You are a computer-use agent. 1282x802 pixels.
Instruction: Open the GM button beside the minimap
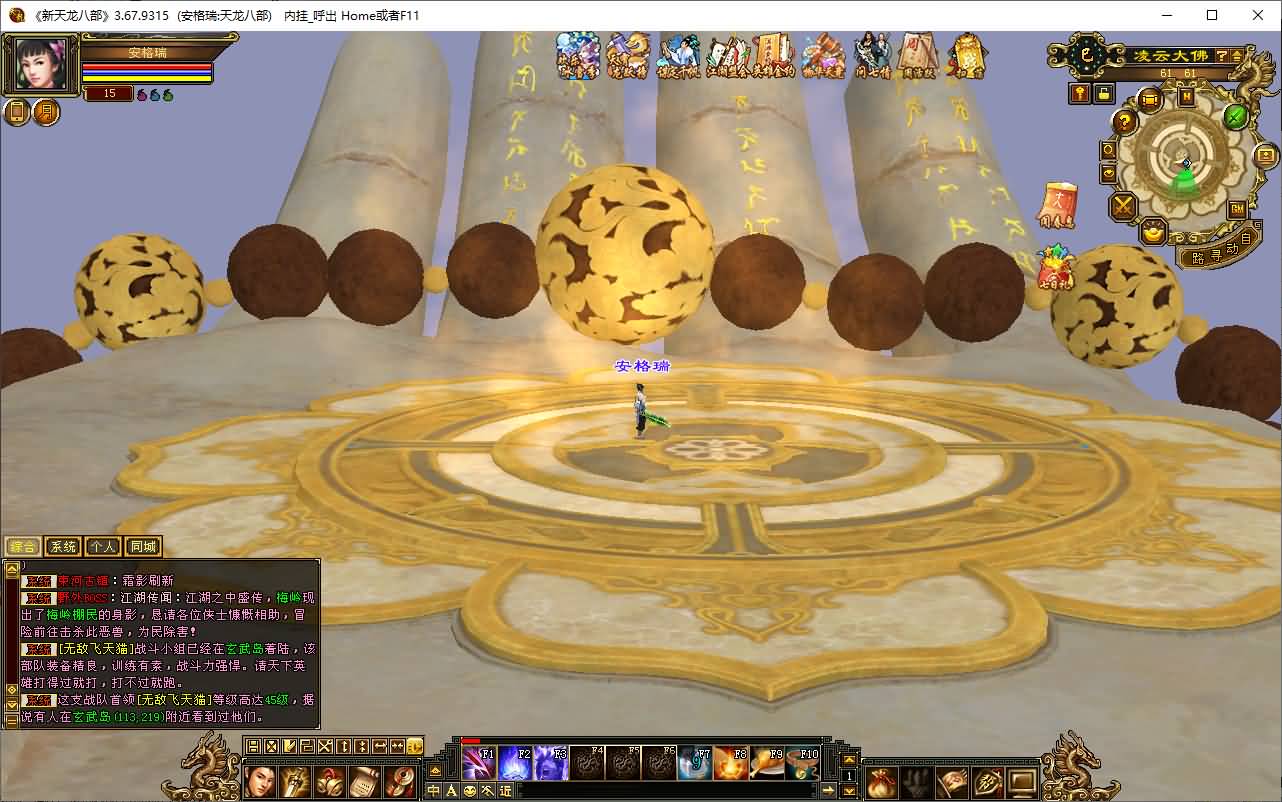(1237, 209)
